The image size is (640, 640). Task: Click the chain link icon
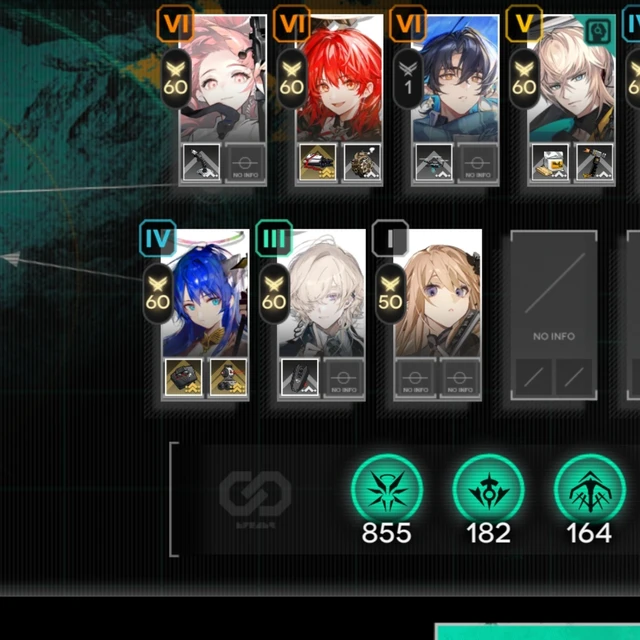pyautogui.click(x=255, y=494)
